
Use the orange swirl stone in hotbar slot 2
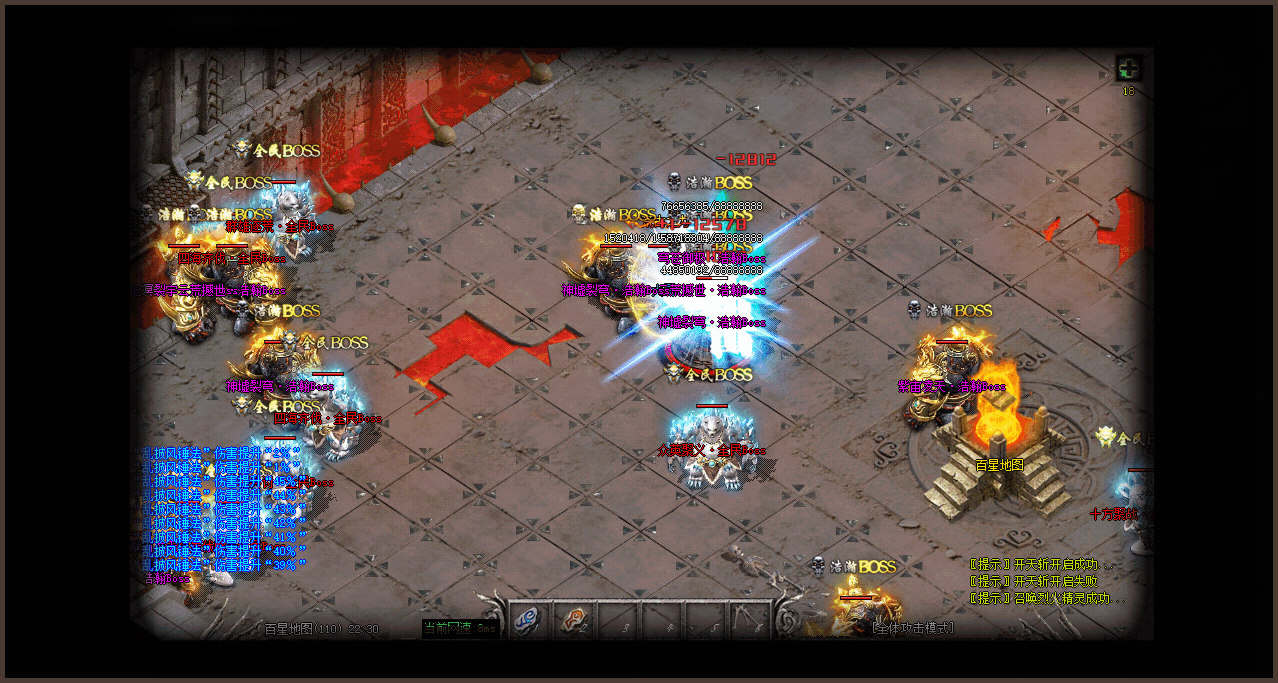tap(574, 620)
